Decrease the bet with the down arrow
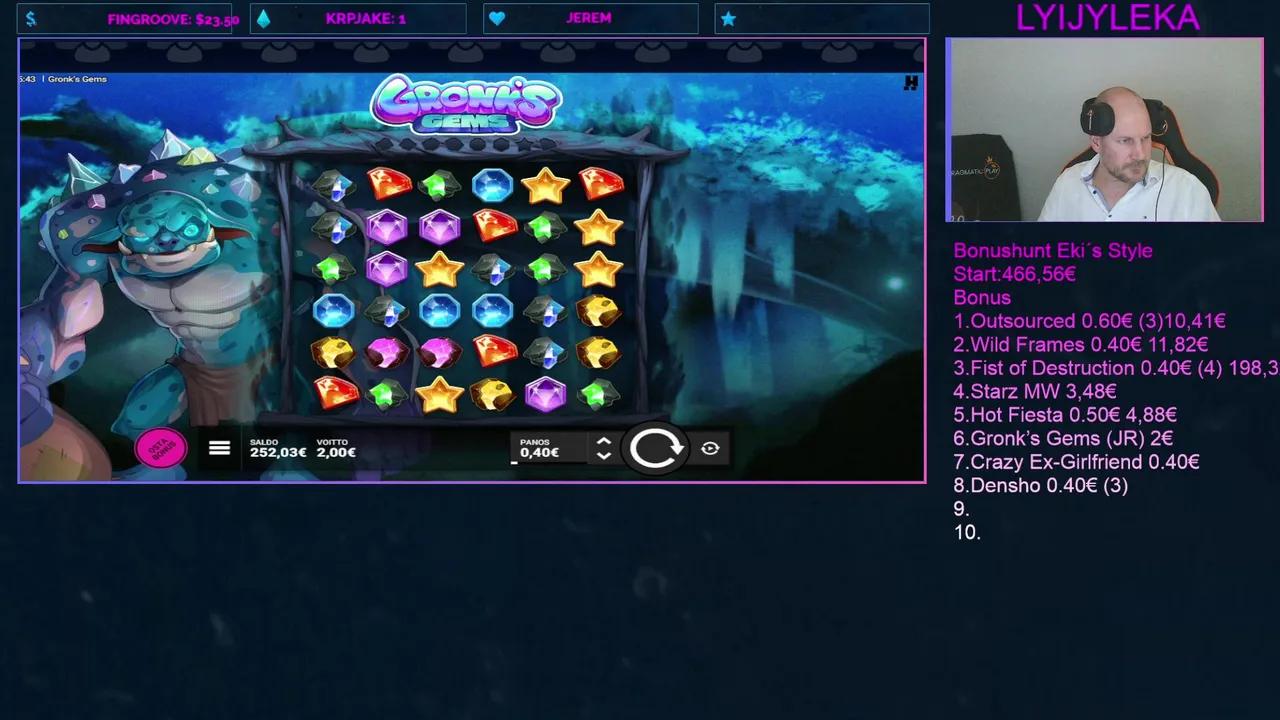The height and width of the screenshot is (720, 1280). (603, 456)
